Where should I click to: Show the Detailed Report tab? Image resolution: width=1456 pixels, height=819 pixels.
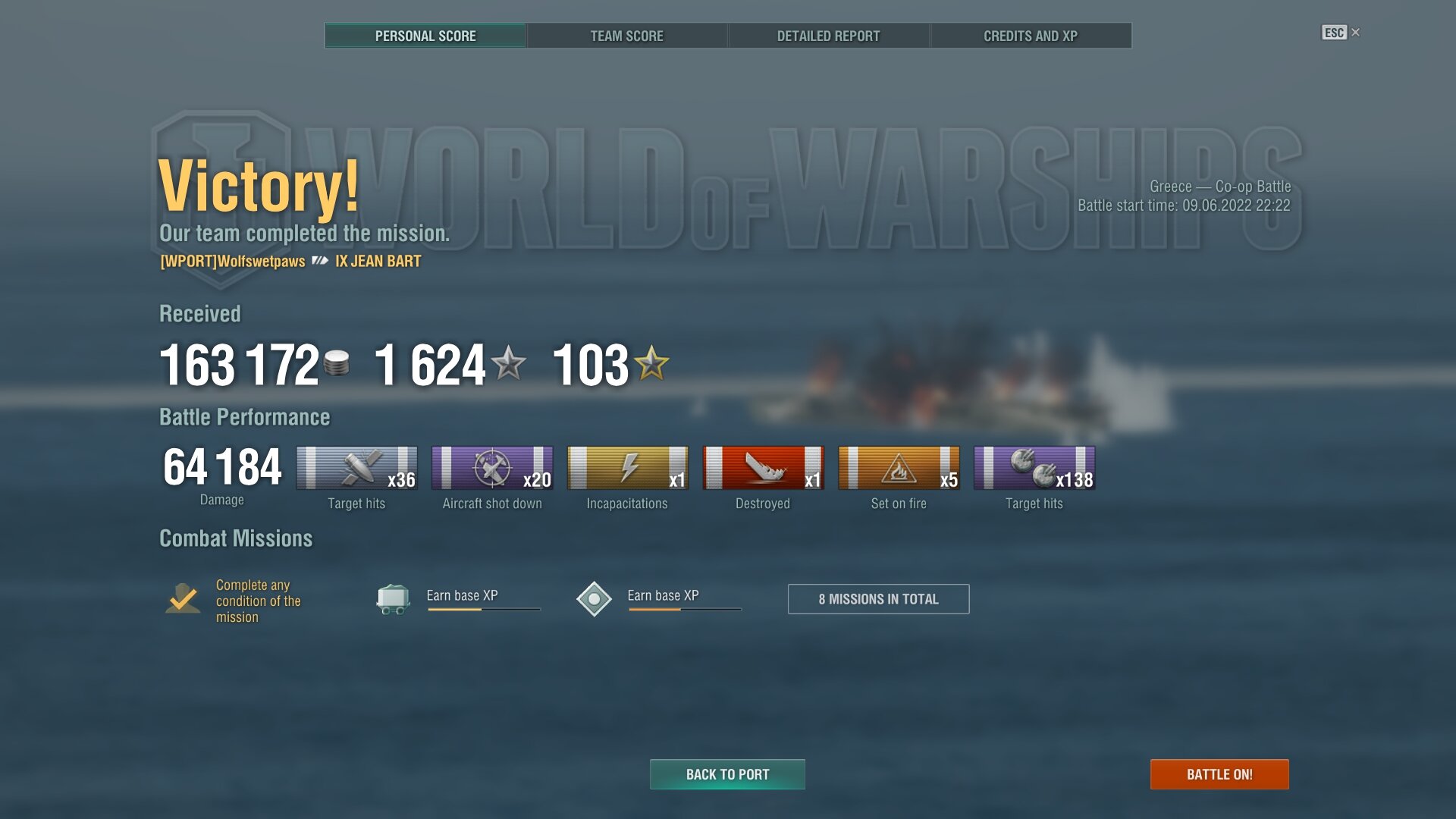(828, 36)
